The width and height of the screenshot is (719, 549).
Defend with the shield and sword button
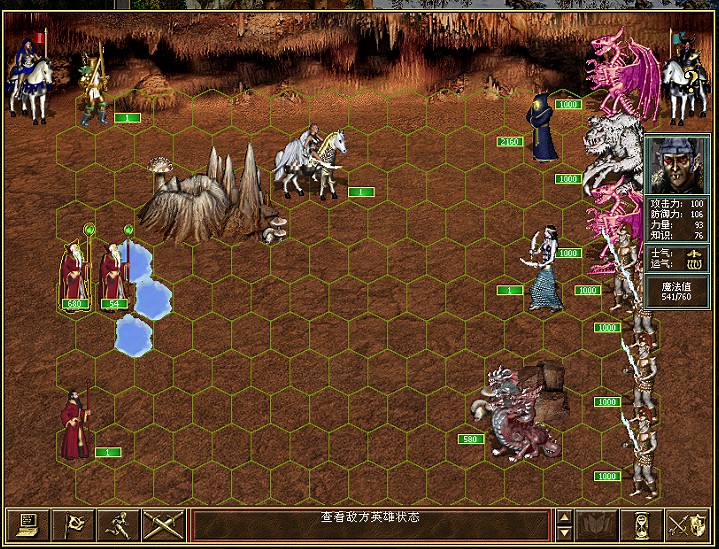click(687, 524)
